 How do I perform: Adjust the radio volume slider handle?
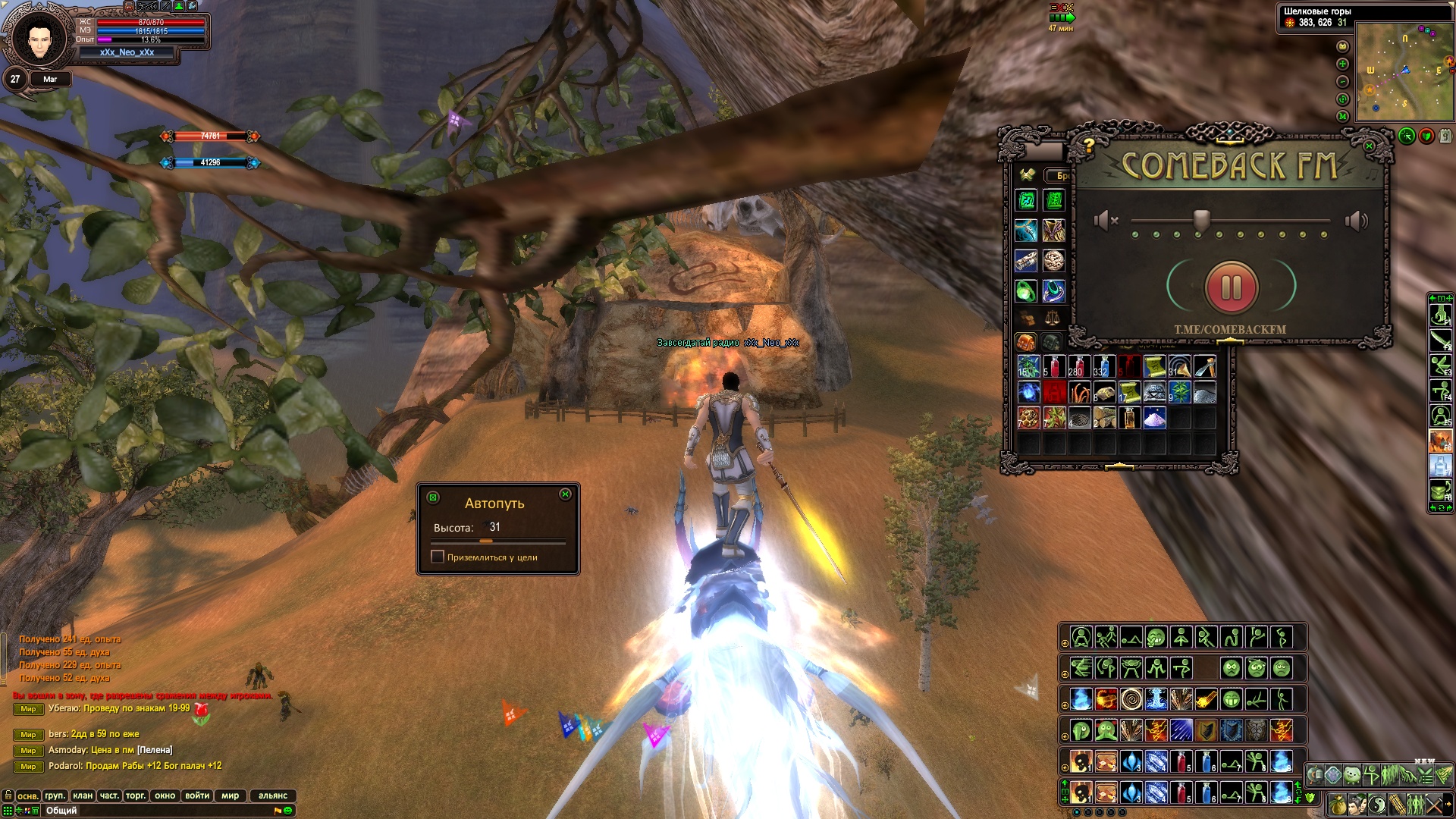pos(1201,220)
